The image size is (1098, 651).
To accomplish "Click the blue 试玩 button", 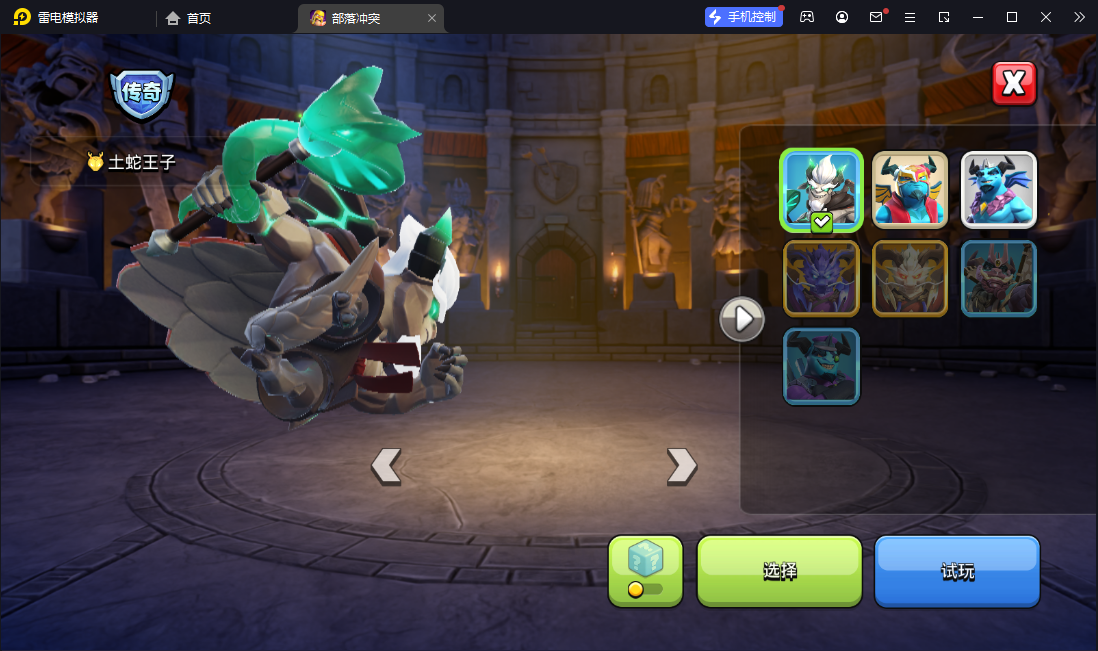I will click(957, 571).
